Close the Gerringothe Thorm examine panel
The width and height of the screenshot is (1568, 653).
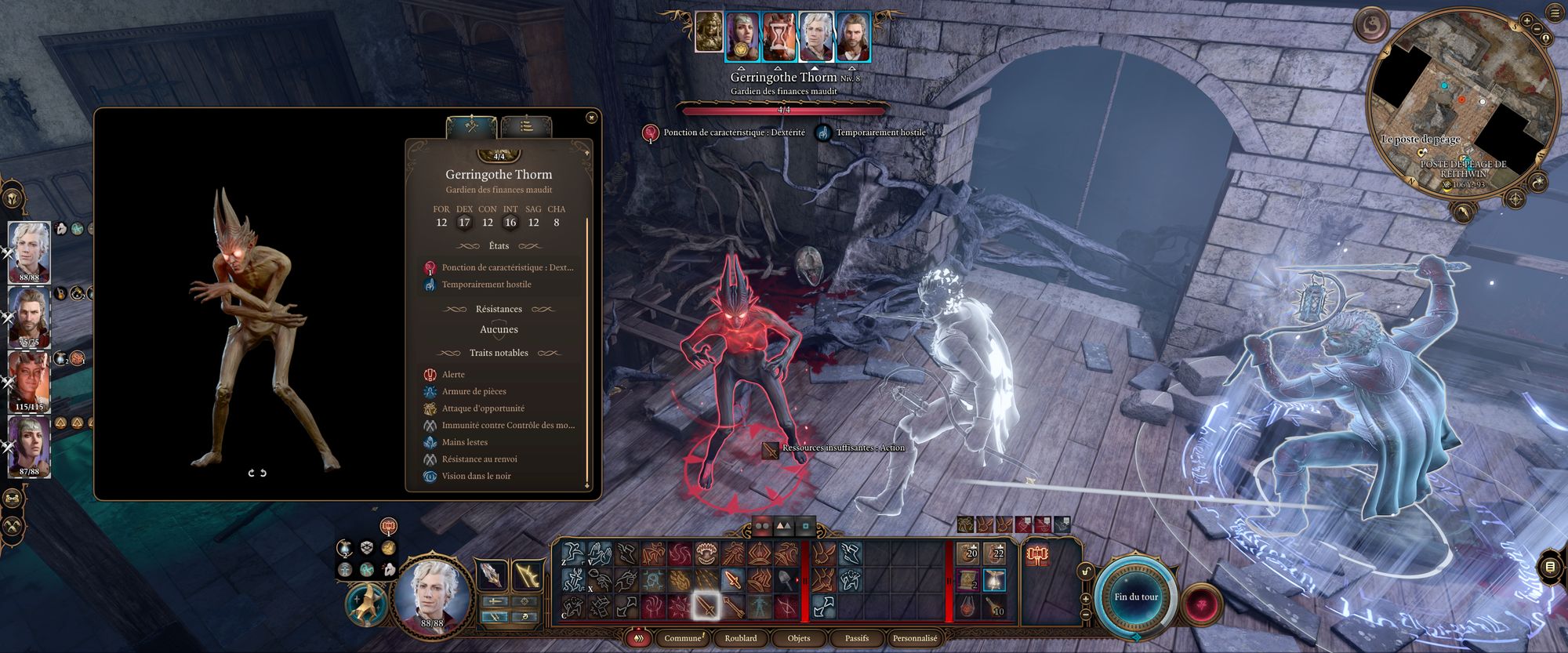[591, 118]
